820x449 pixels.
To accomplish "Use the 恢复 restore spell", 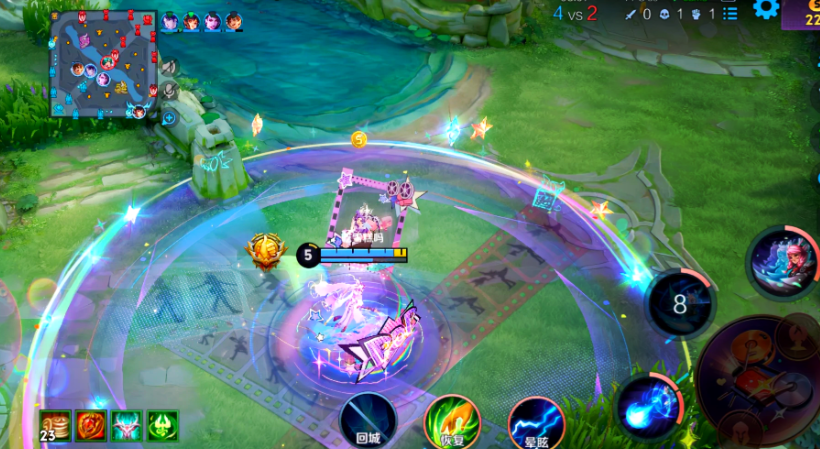I will click(x=452, y=421).
